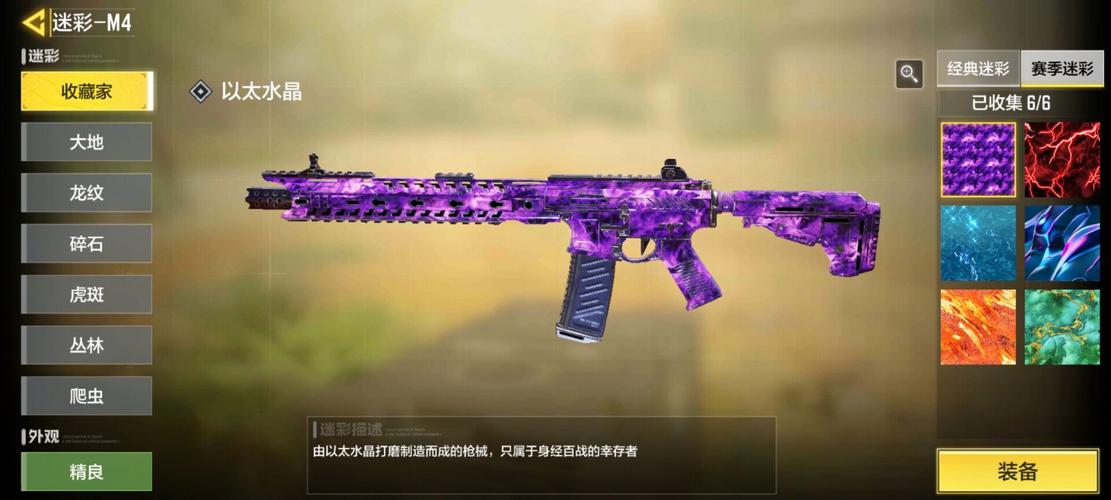This screenshot has height=500, width=1111.
Task: Pick the light blue ice camo thumbnail
Action: 978,243
